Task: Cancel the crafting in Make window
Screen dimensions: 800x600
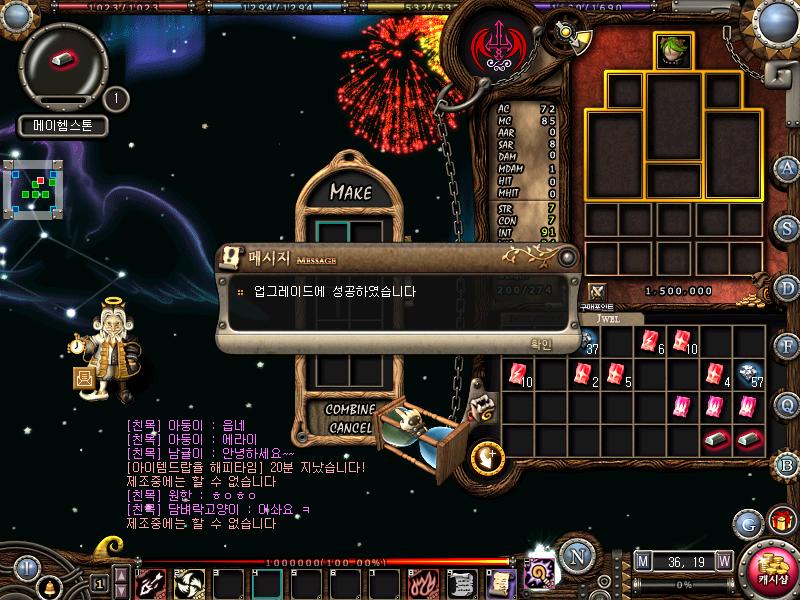Action: pyautogui.click(x=349, y=428)
